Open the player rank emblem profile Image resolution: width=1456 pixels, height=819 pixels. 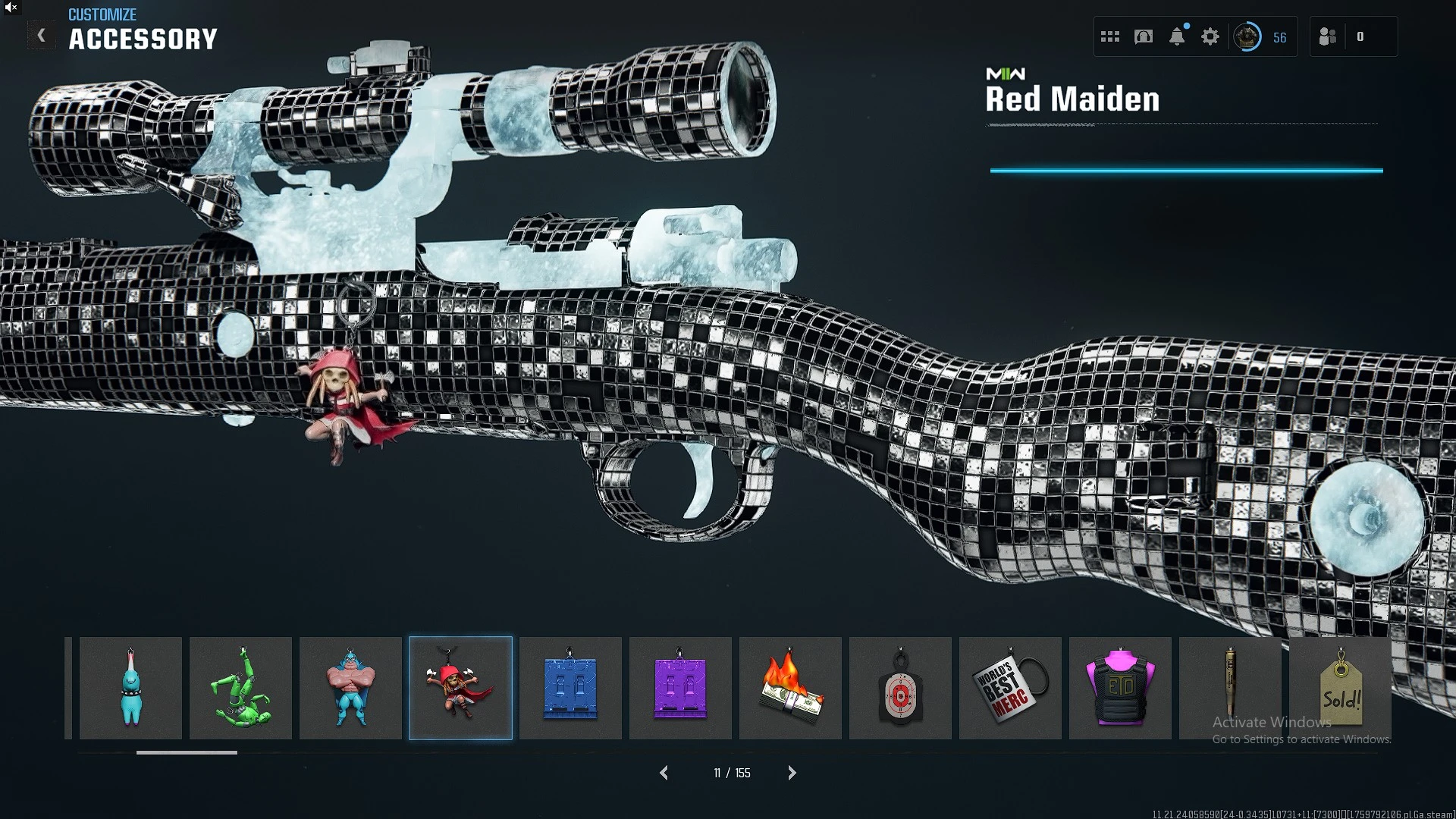pos(1247,36)
